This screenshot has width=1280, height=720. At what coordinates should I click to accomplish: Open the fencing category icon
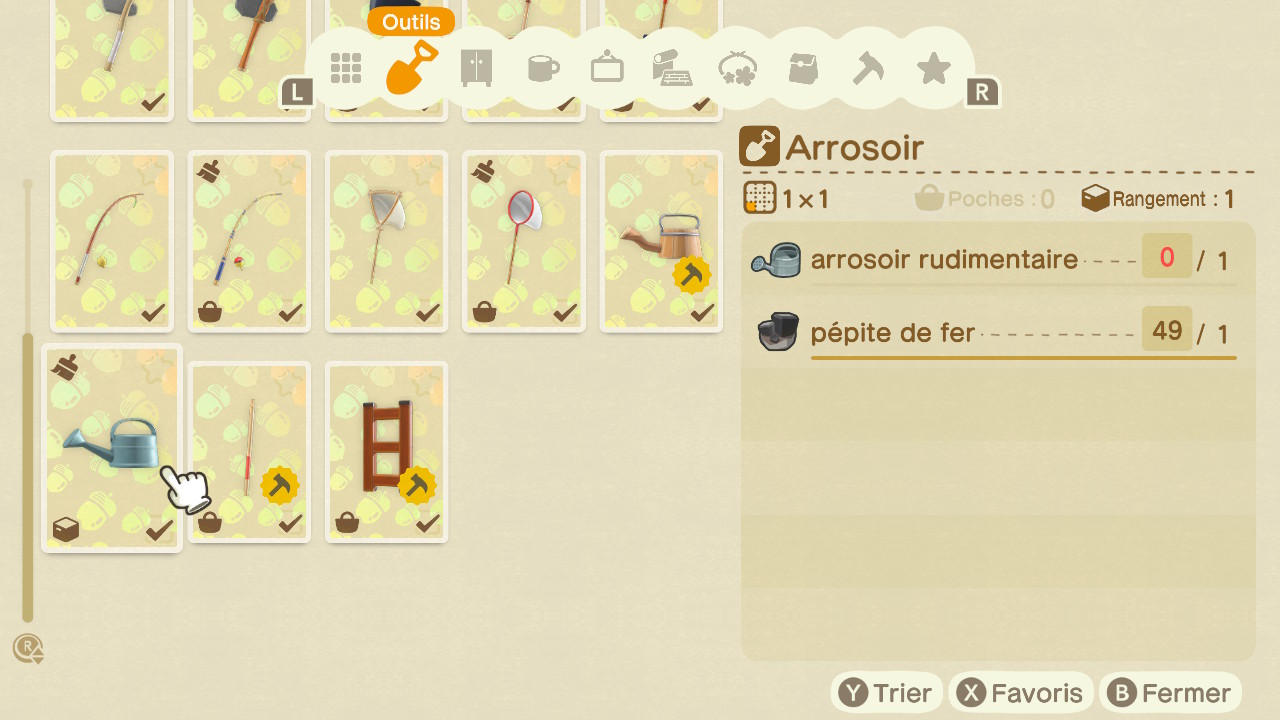click(672, 68)
